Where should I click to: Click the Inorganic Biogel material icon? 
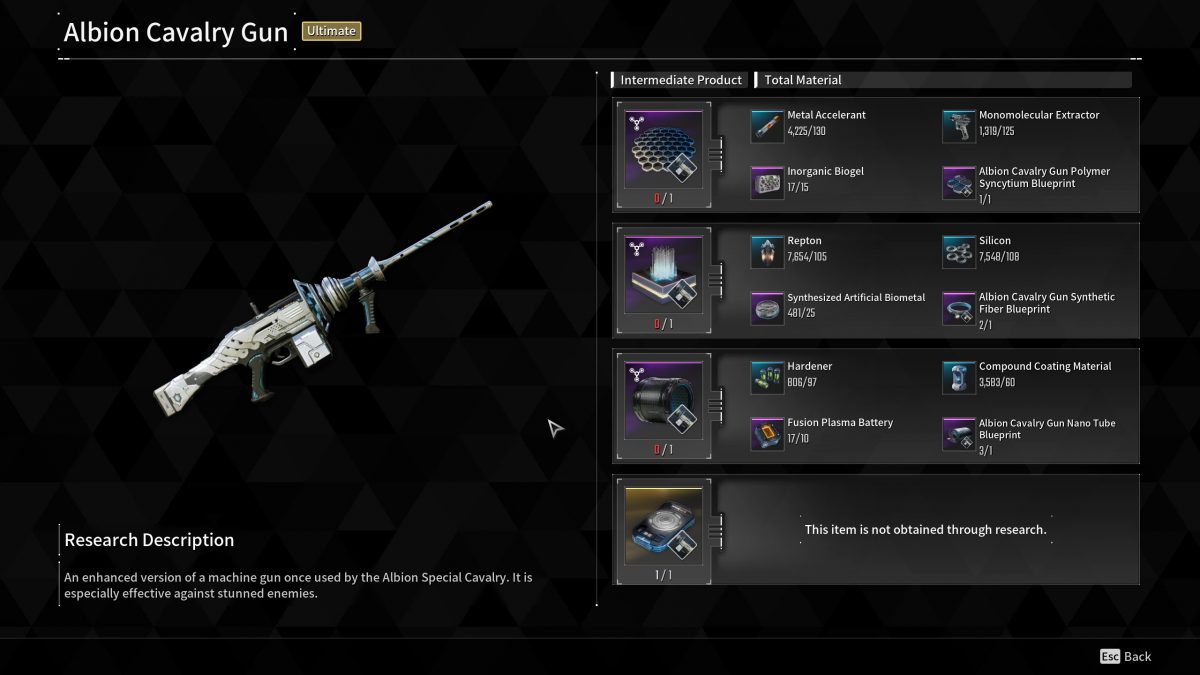767,182
